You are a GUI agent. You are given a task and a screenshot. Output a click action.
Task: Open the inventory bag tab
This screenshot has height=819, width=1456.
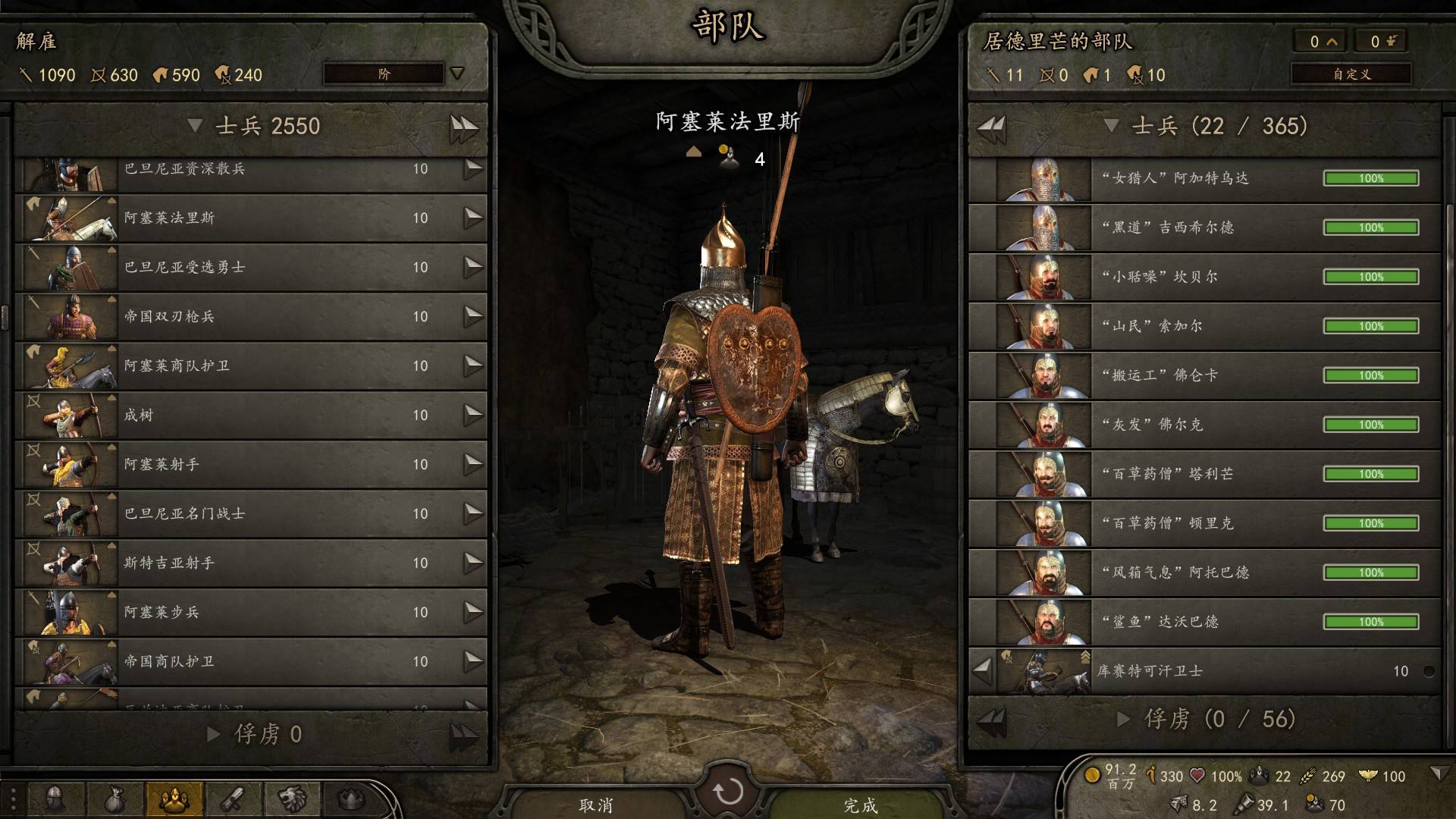pos(115,799)
